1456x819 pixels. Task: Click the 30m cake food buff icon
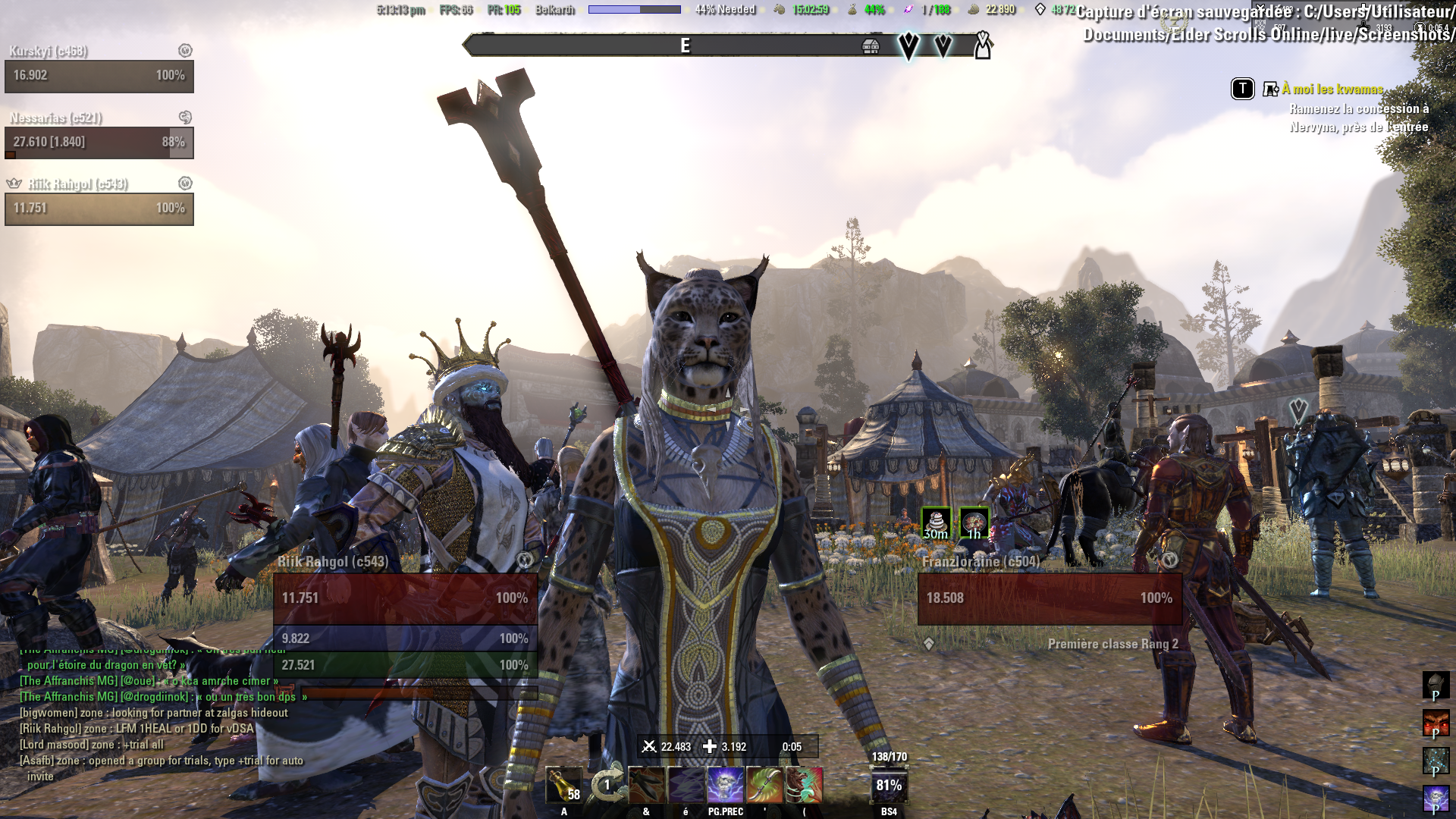coord(936,523)
